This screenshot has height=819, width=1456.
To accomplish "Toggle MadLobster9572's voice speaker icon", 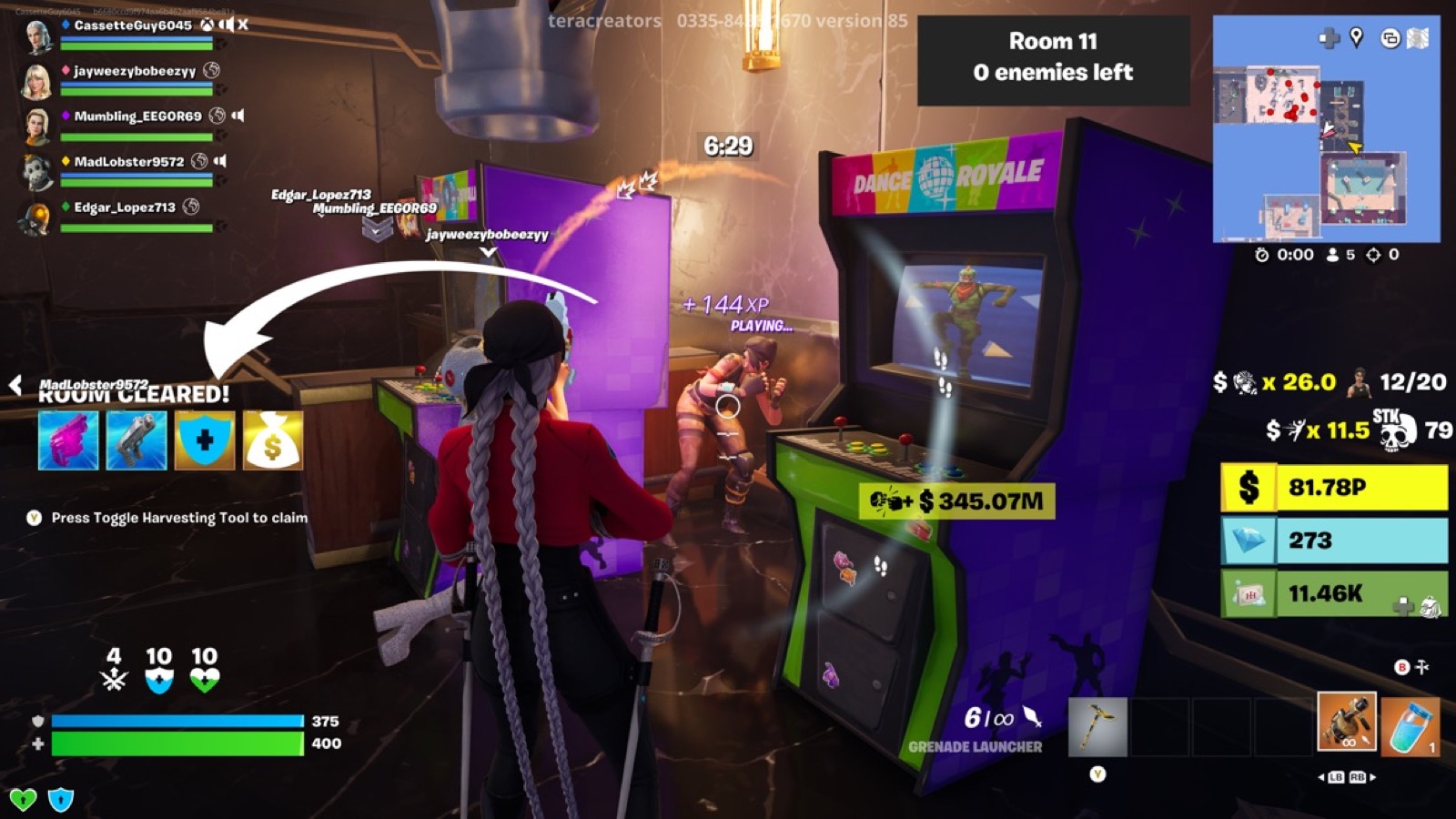I will pos(220,160).
